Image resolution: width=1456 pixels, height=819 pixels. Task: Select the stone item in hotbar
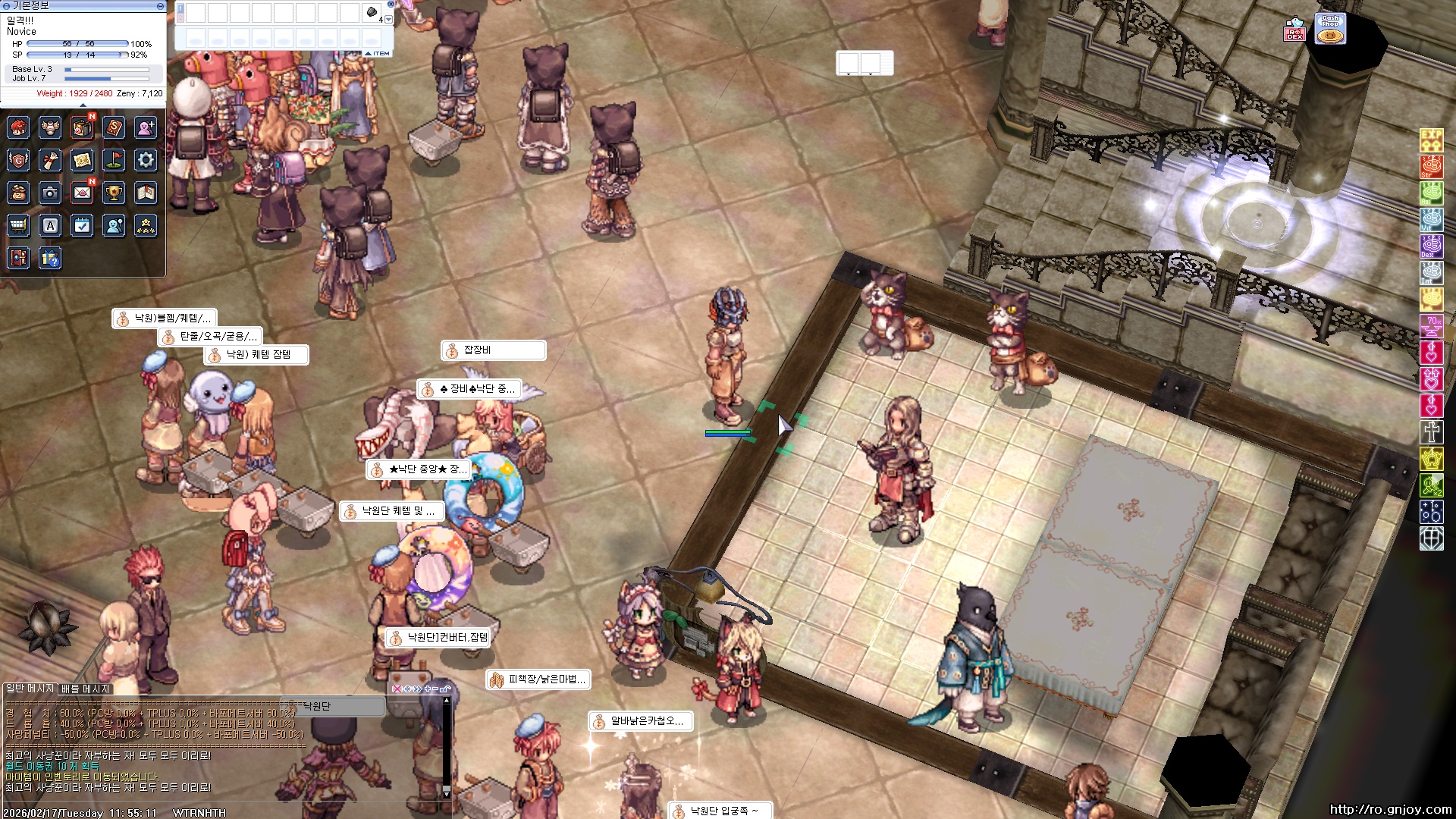tap(372, 12)
